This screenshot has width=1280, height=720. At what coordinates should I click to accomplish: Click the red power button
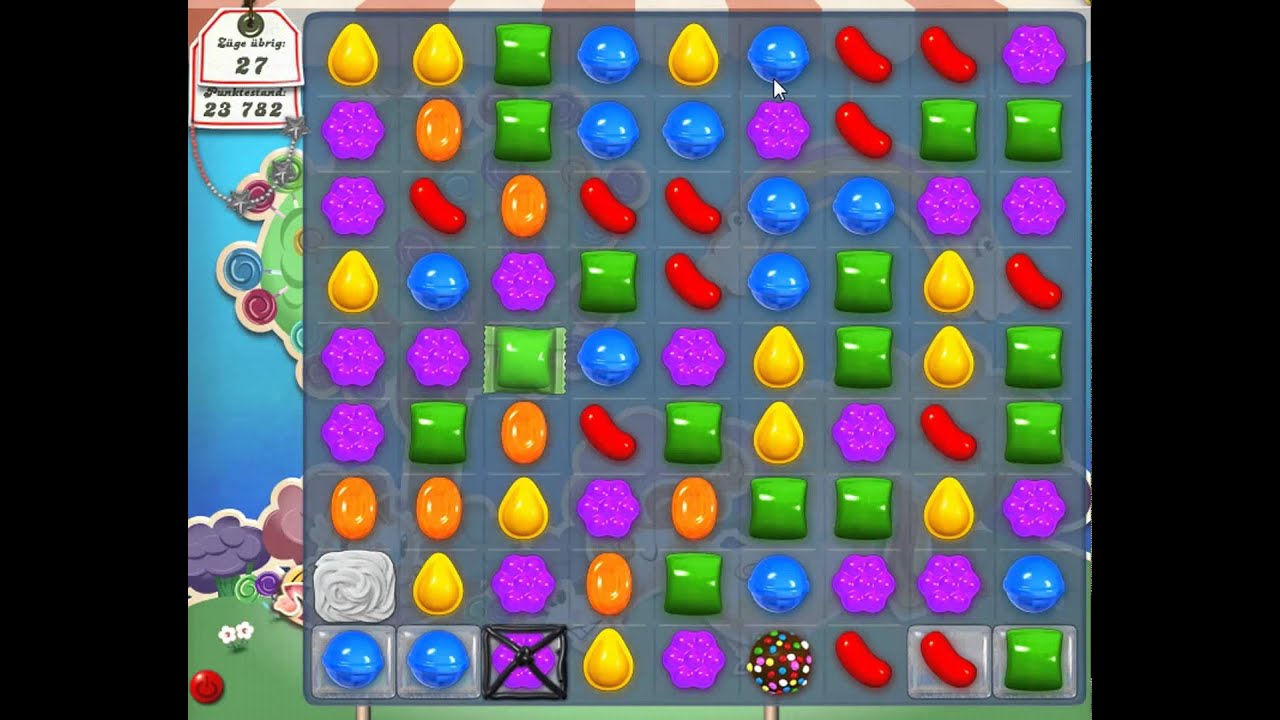[x=207, y=687]
